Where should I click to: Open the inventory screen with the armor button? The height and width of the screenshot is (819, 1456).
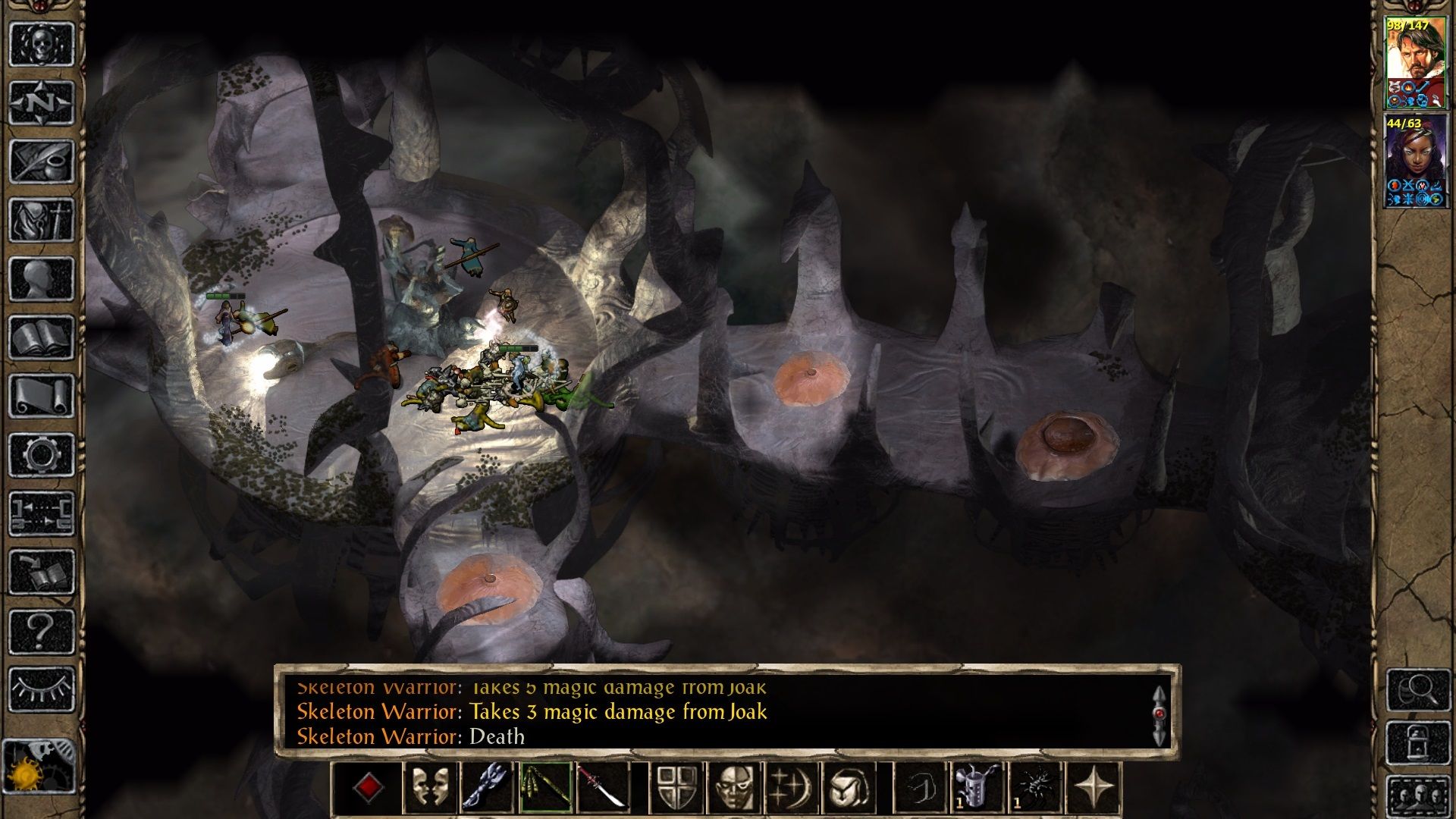pos(42,220)
